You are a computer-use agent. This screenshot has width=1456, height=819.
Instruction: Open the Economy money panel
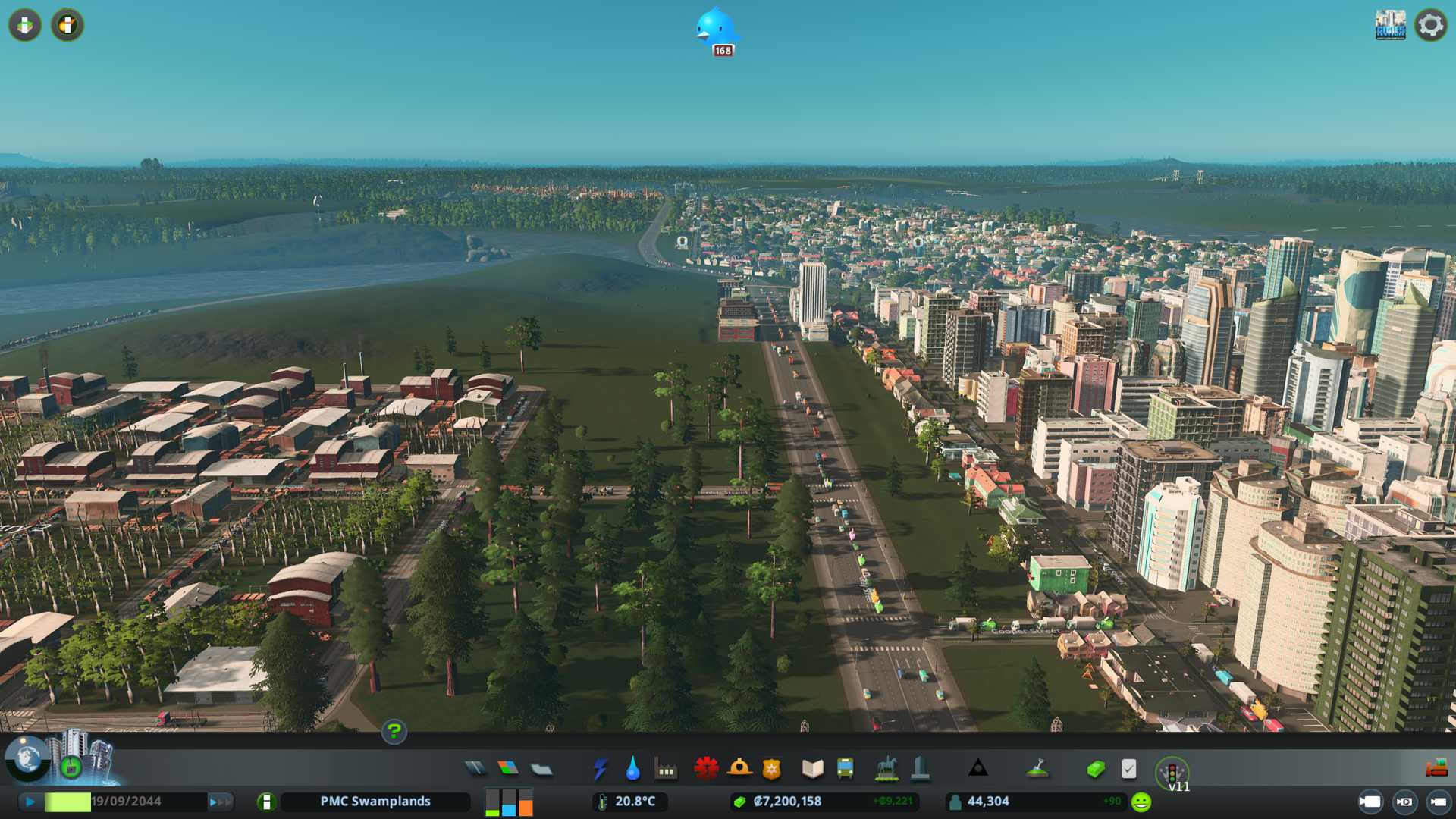(1095, 769)
